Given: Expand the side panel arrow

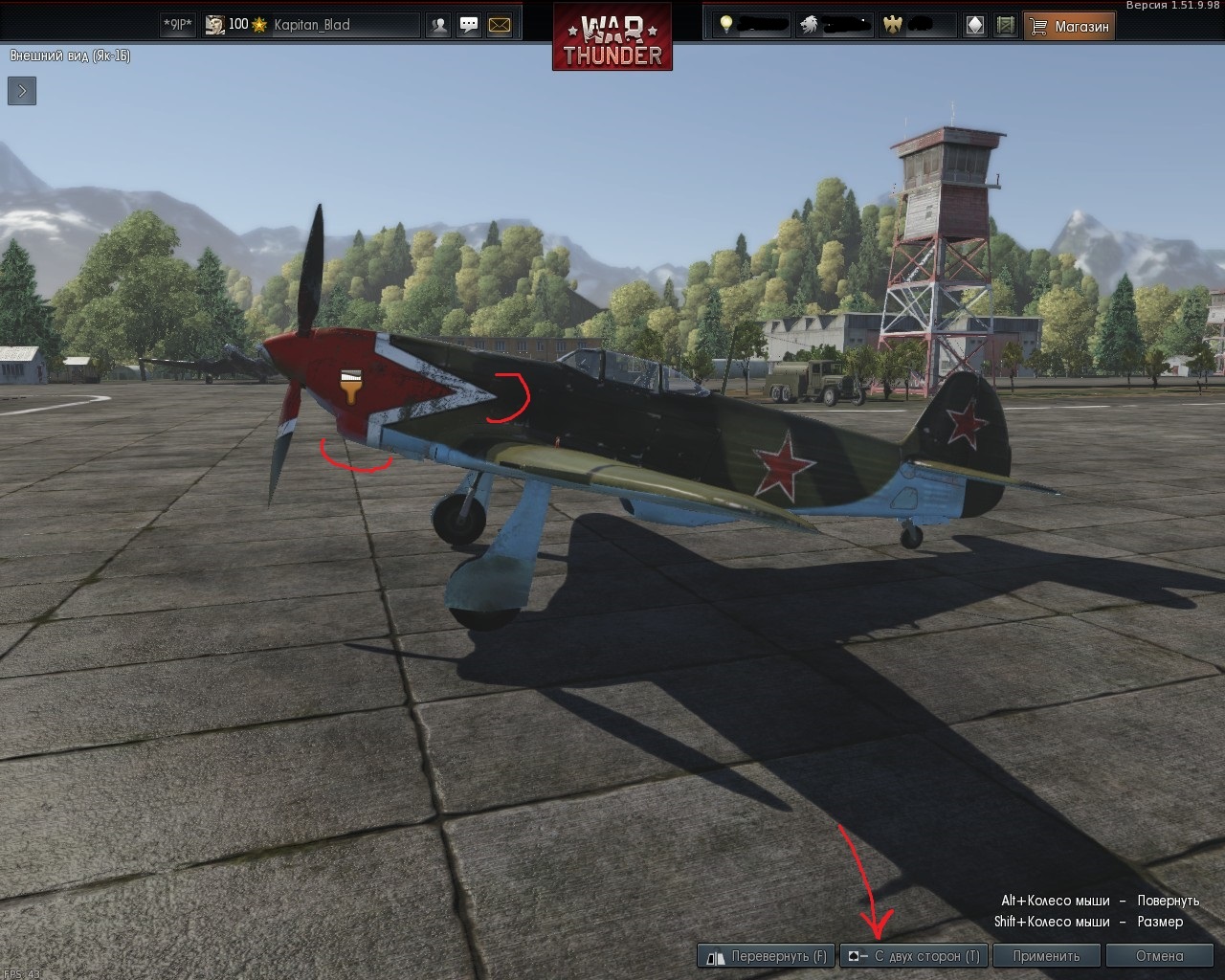Looking at the screenshot, I should [22, 91].
